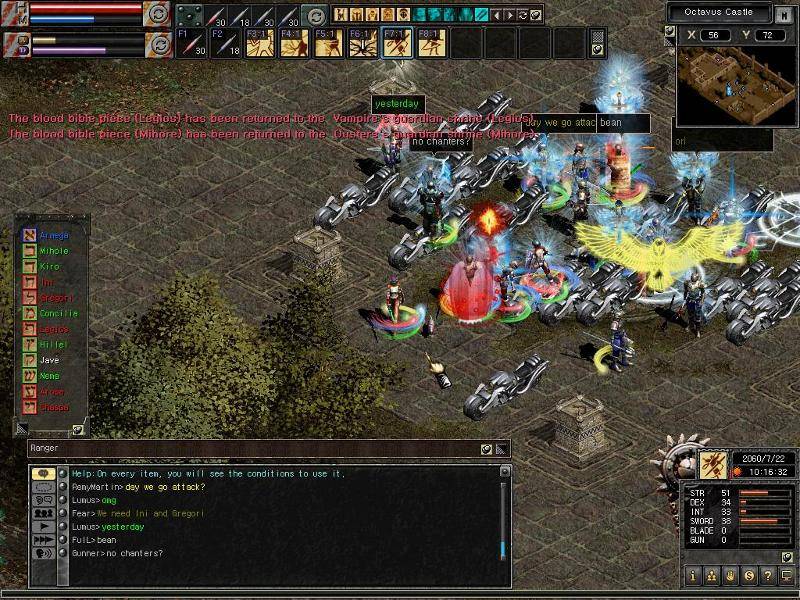
Task: Click the monitor icon button
Action: [x=785, y=576]
